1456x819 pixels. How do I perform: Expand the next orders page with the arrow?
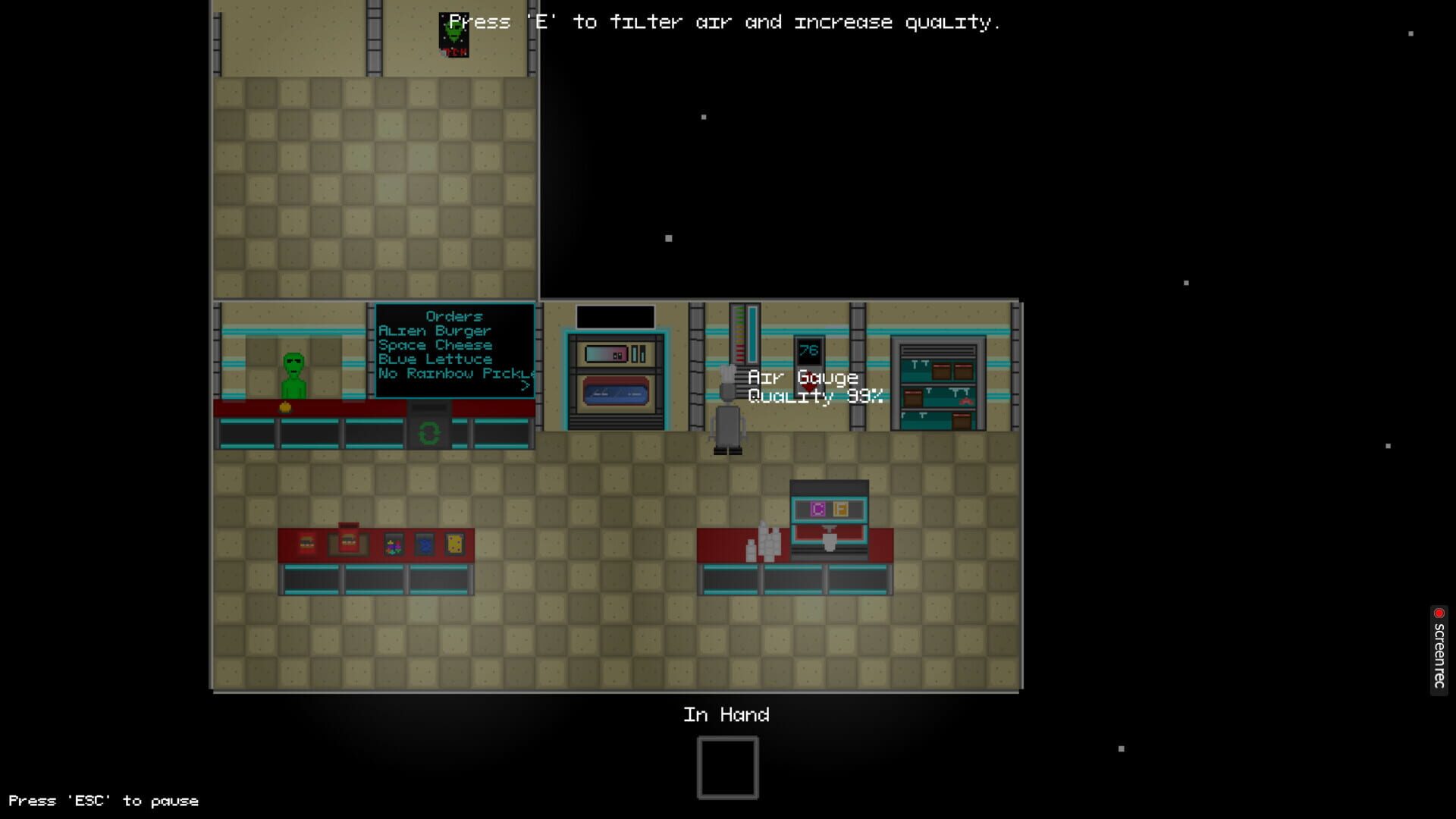point(526,385)
